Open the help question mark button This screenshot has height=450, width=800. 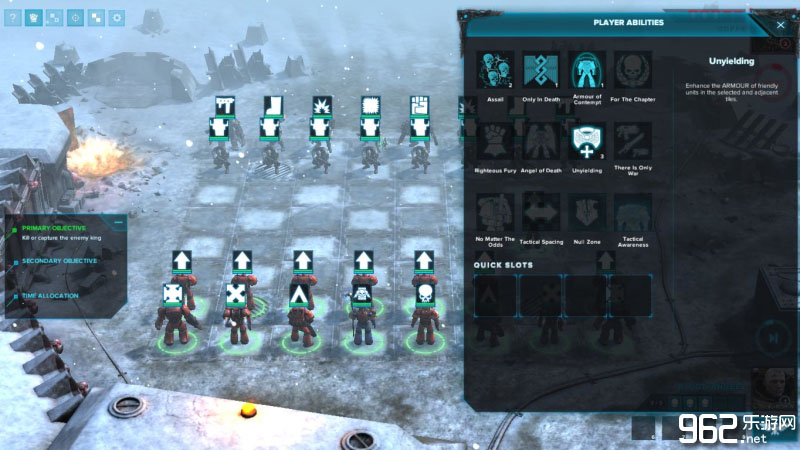(x=14, y=17)
